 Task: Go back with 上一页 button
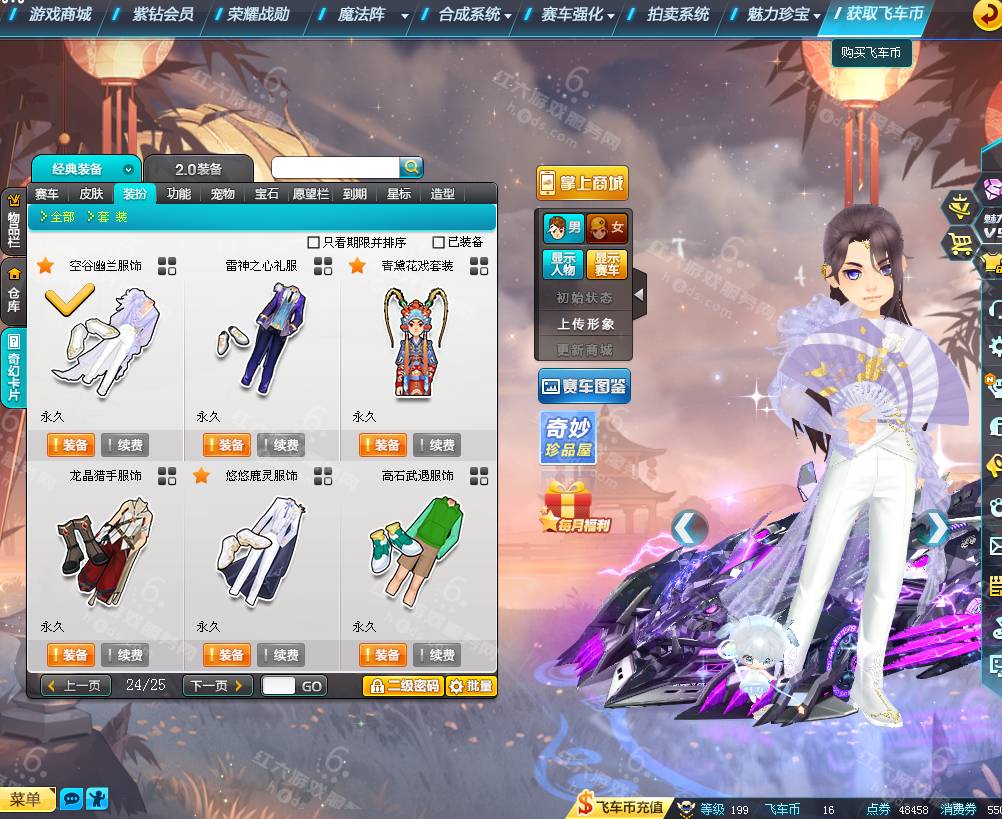(x=76, y=686)
